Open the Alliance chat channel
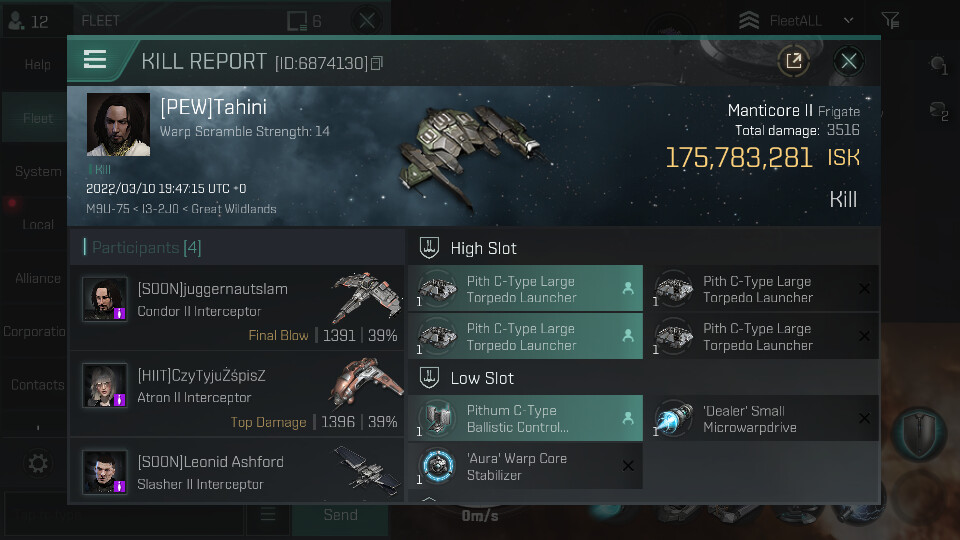Screen dimensions: 960x540 click(x=38, y=278)
